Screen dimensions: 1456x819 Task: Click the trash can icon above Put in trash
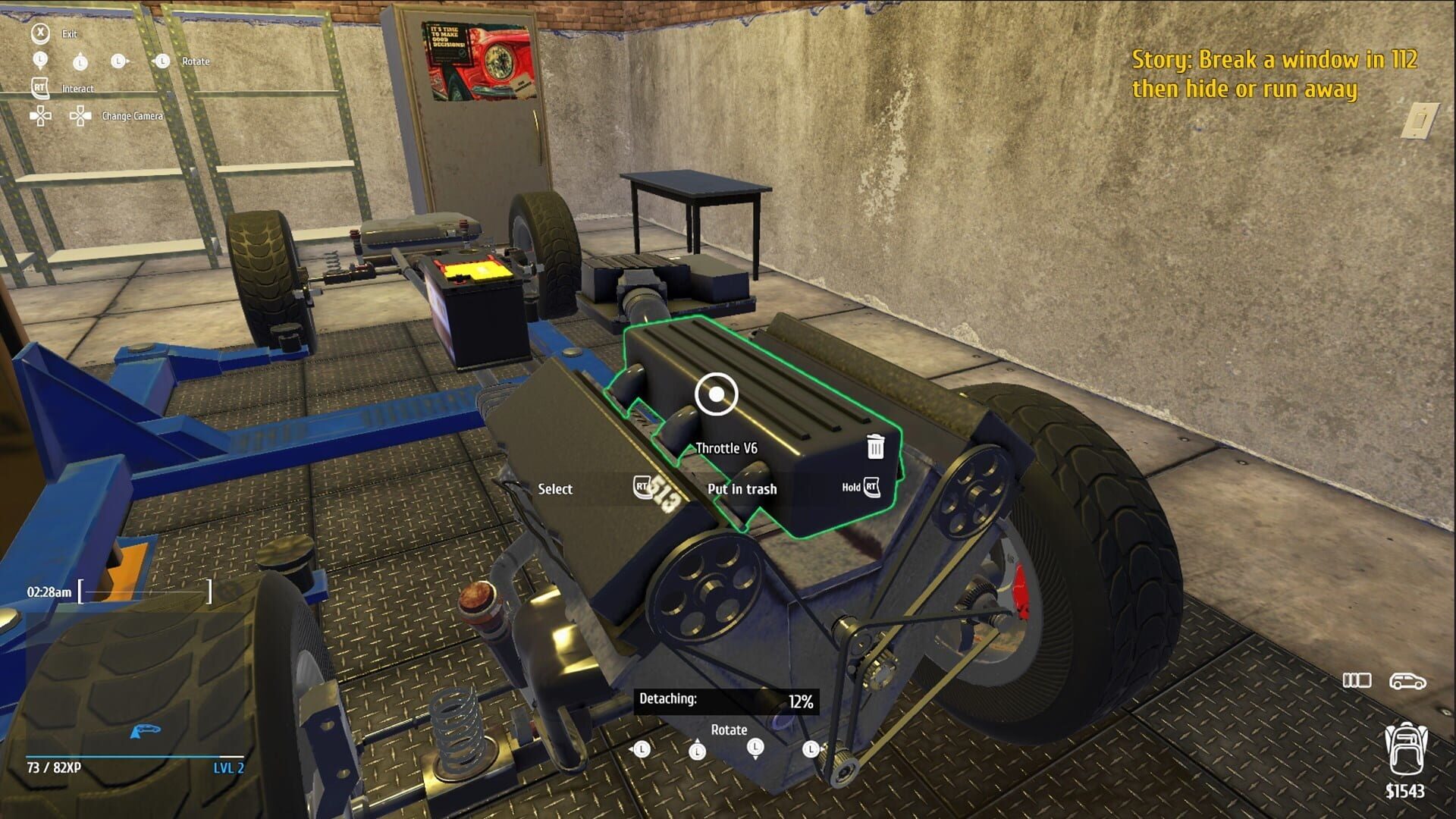874,447
